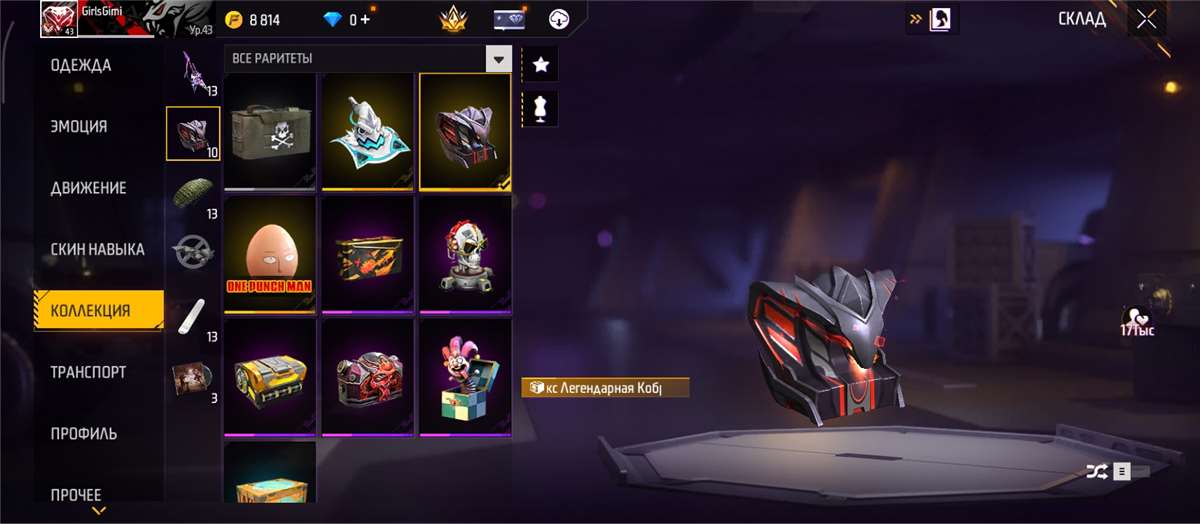This screenshot has width=1200, height=524.
Task: Show the Транспорт category
Action: coord(88,372)
